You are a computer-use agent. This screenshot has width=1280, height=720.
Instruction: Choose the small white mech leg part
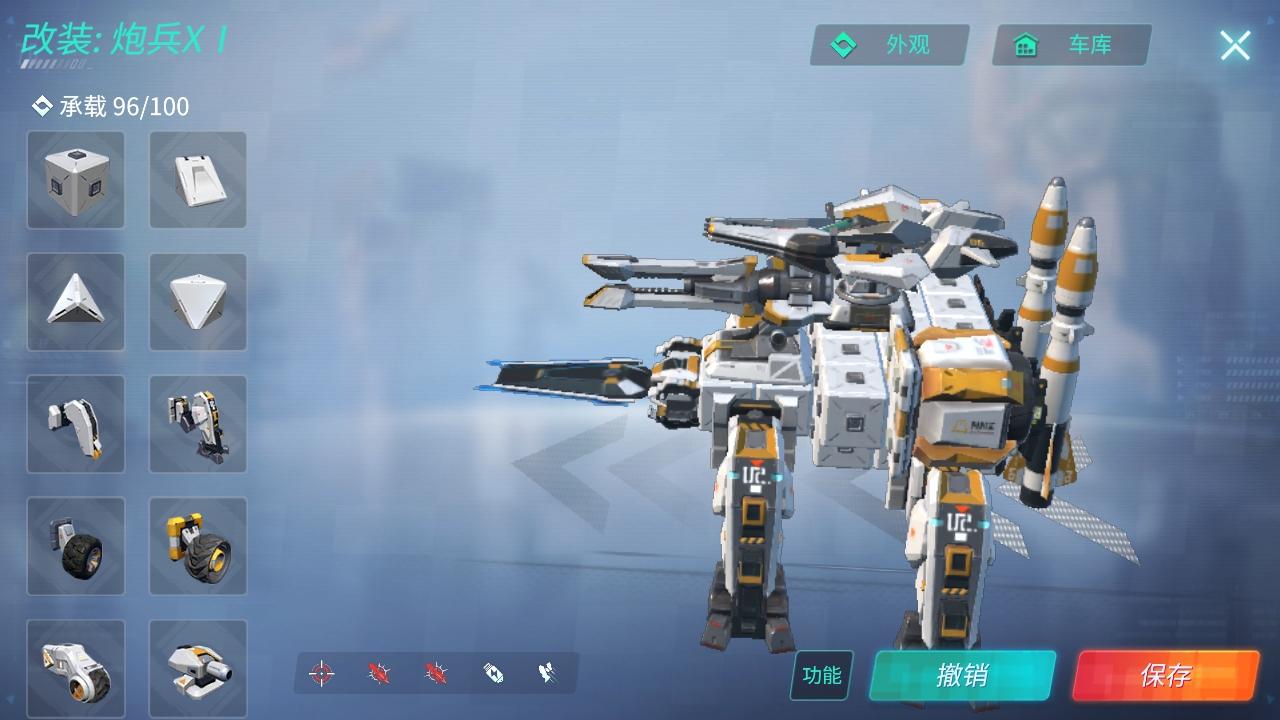(76, 424)
